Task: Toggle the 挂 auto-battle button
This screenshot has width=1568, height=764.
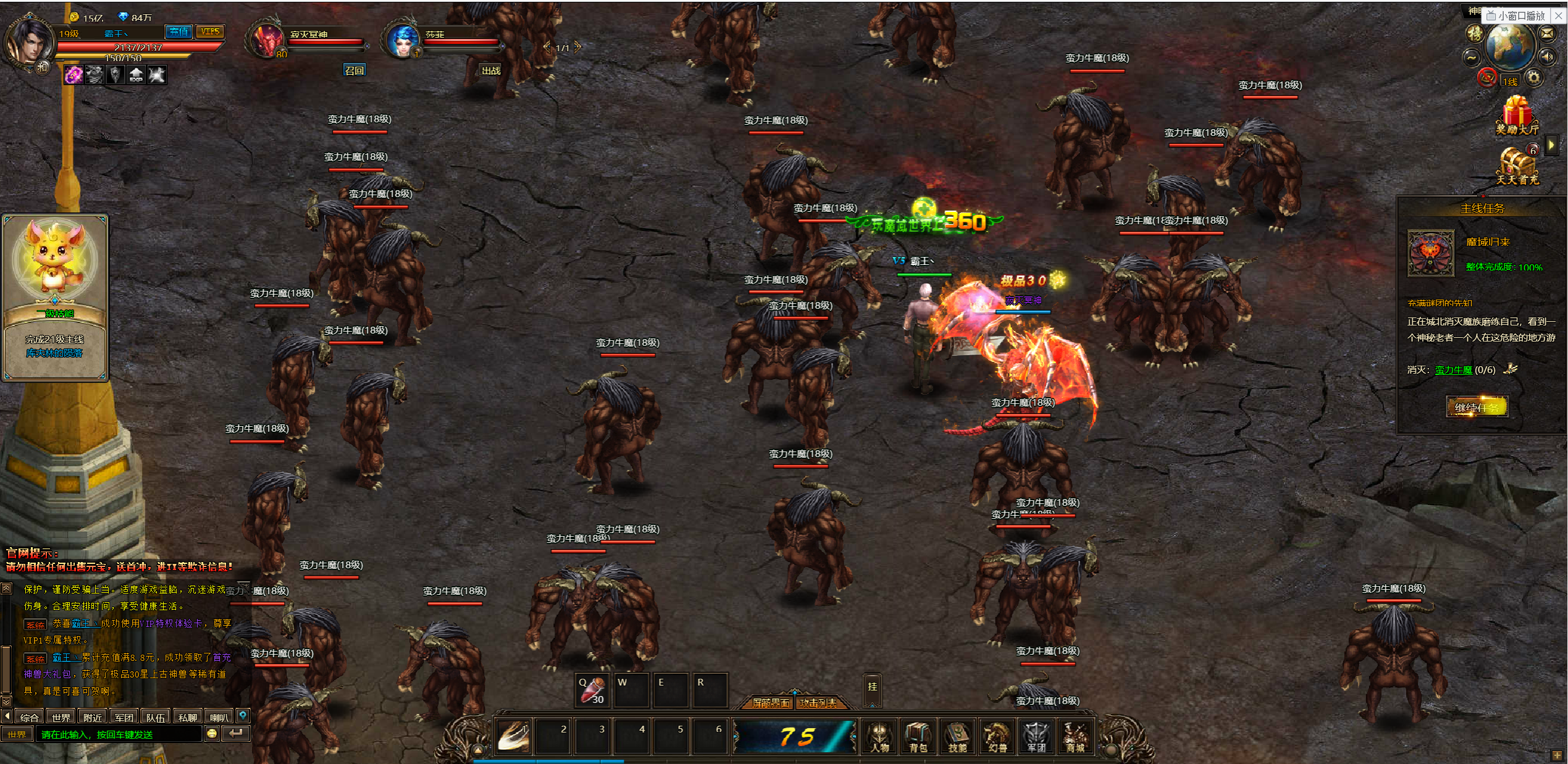Action: click(872, 687)
